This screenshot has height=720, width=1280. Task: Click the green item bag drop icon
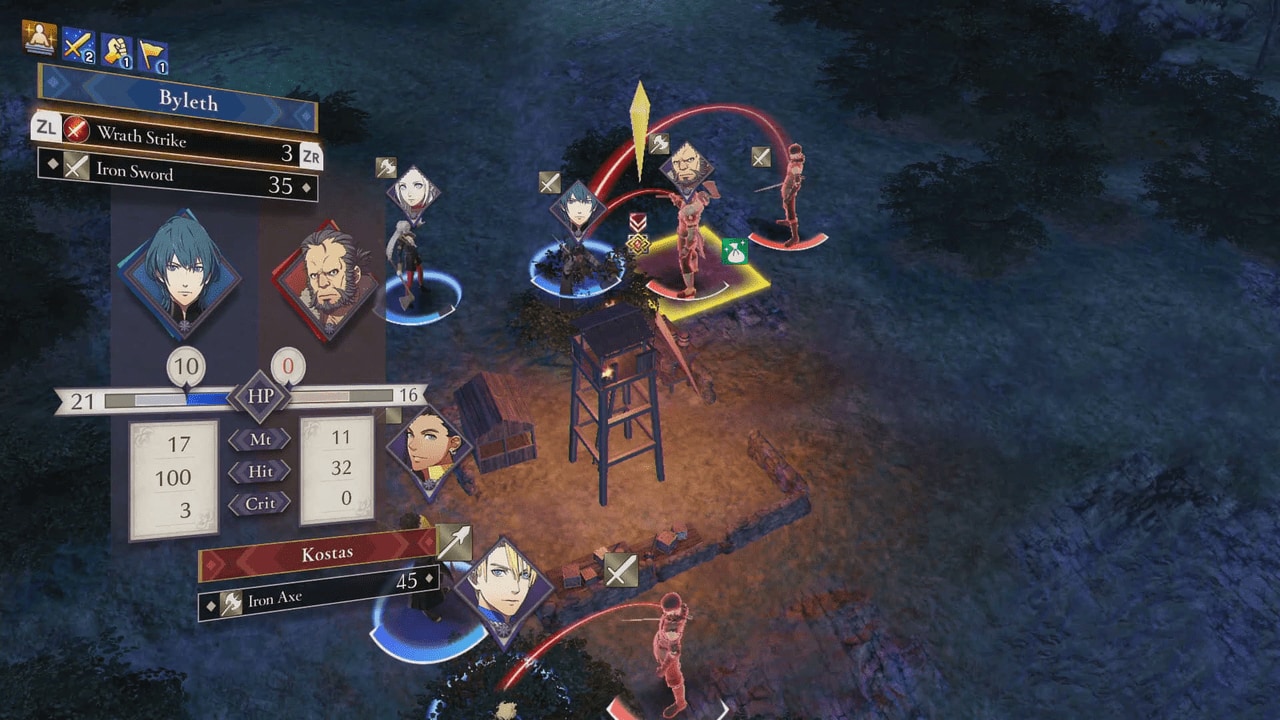pyautogui.click(x=735, y=251)
